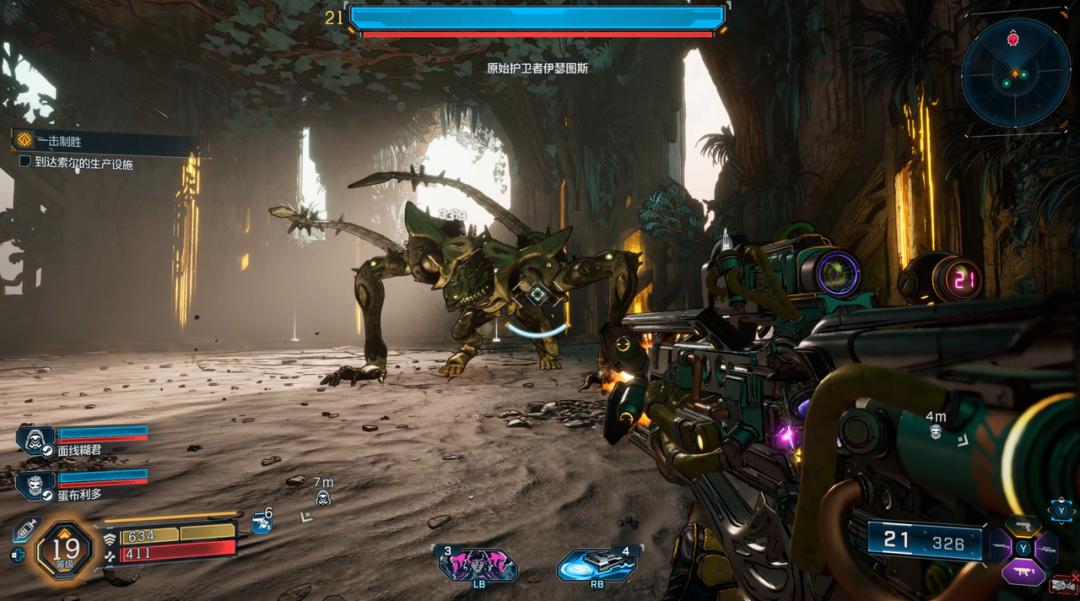The image size is (1080, 601).
Task: Use the blue ordnance slot icon
Action: coord(597,565)
